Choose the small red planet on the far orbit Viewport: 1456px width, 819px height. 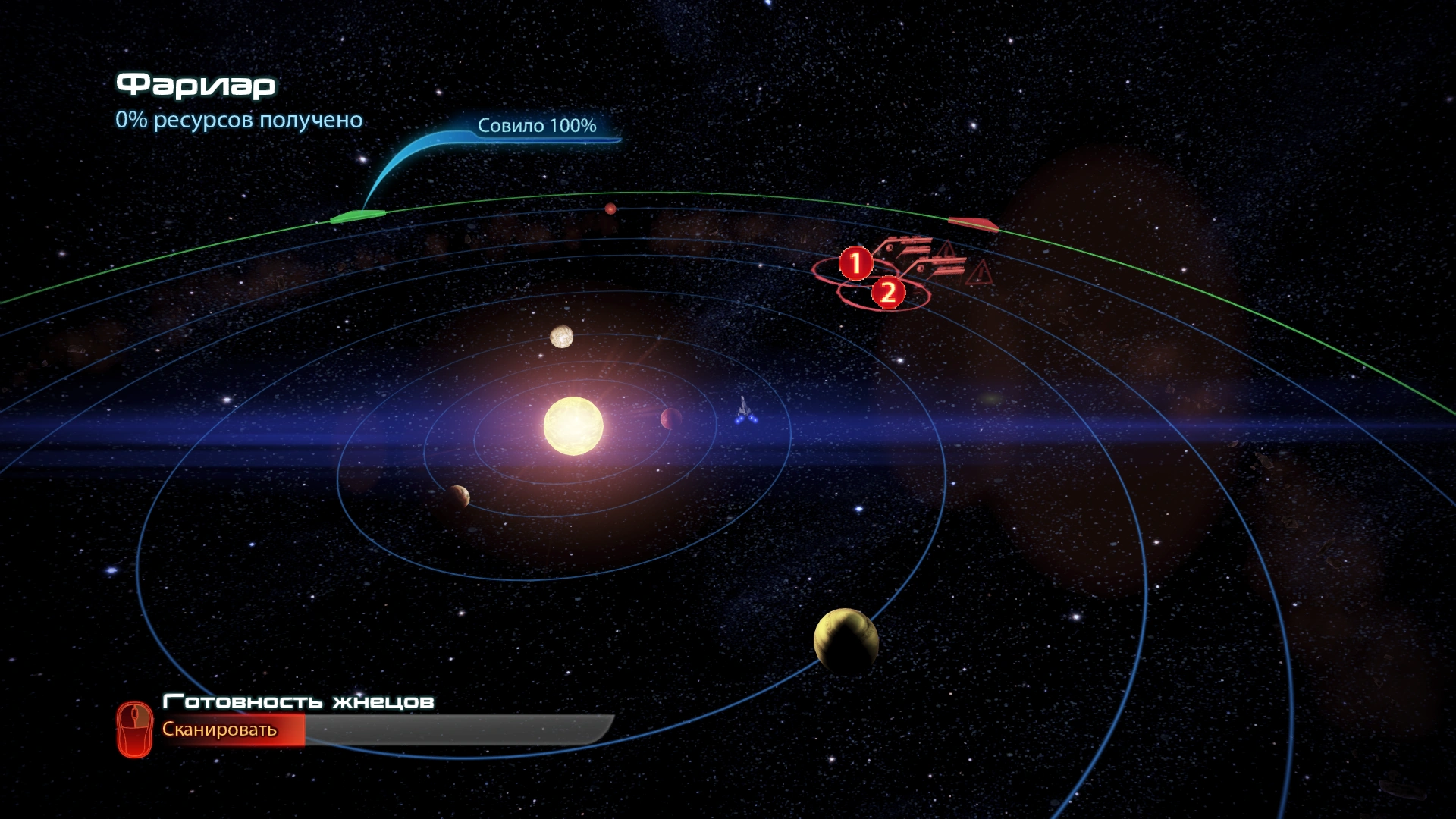coord(610,209)
